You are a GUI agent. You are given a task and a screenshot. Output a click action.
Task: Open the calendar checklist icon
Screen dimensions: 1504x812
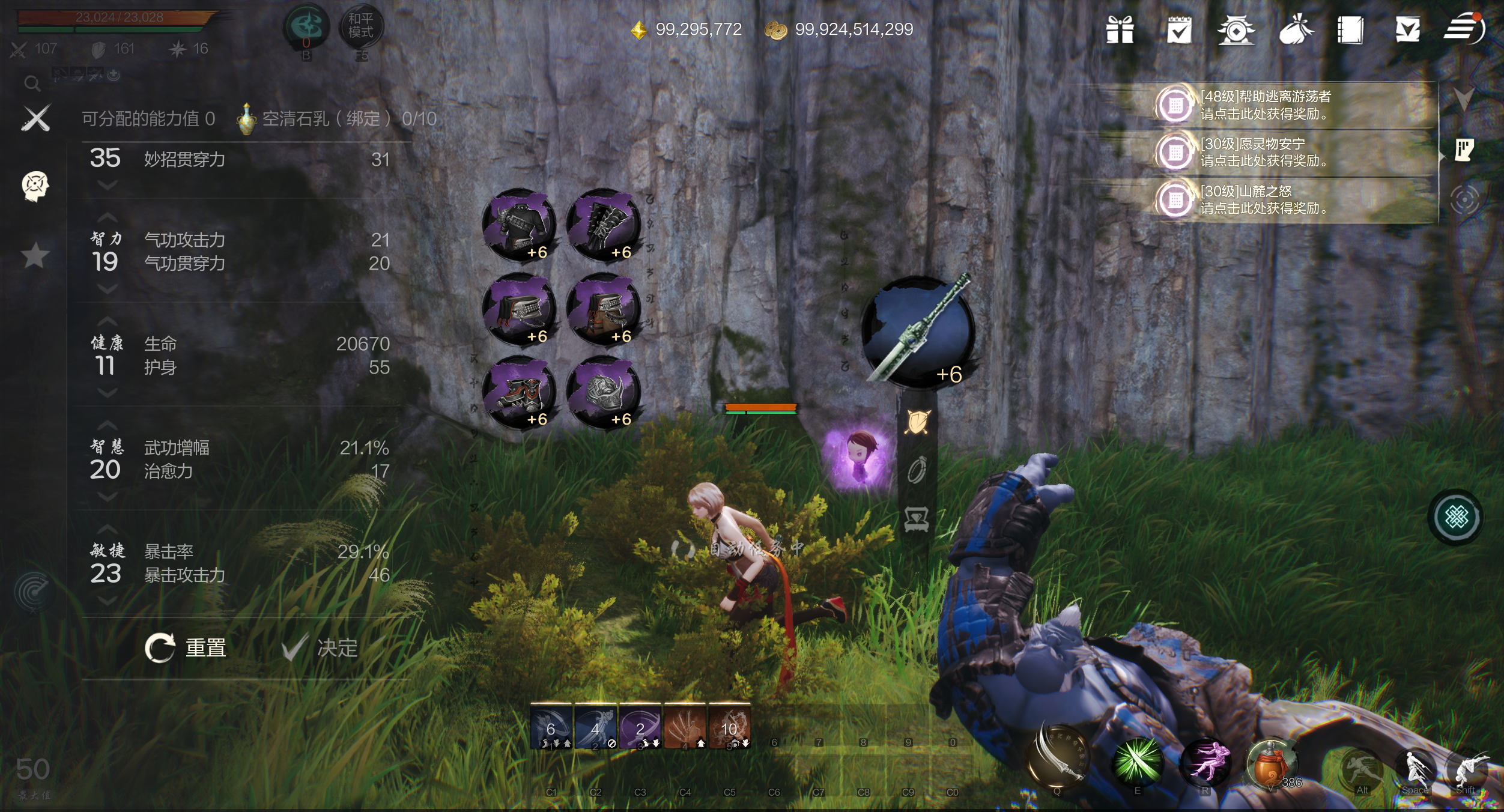1178,29
